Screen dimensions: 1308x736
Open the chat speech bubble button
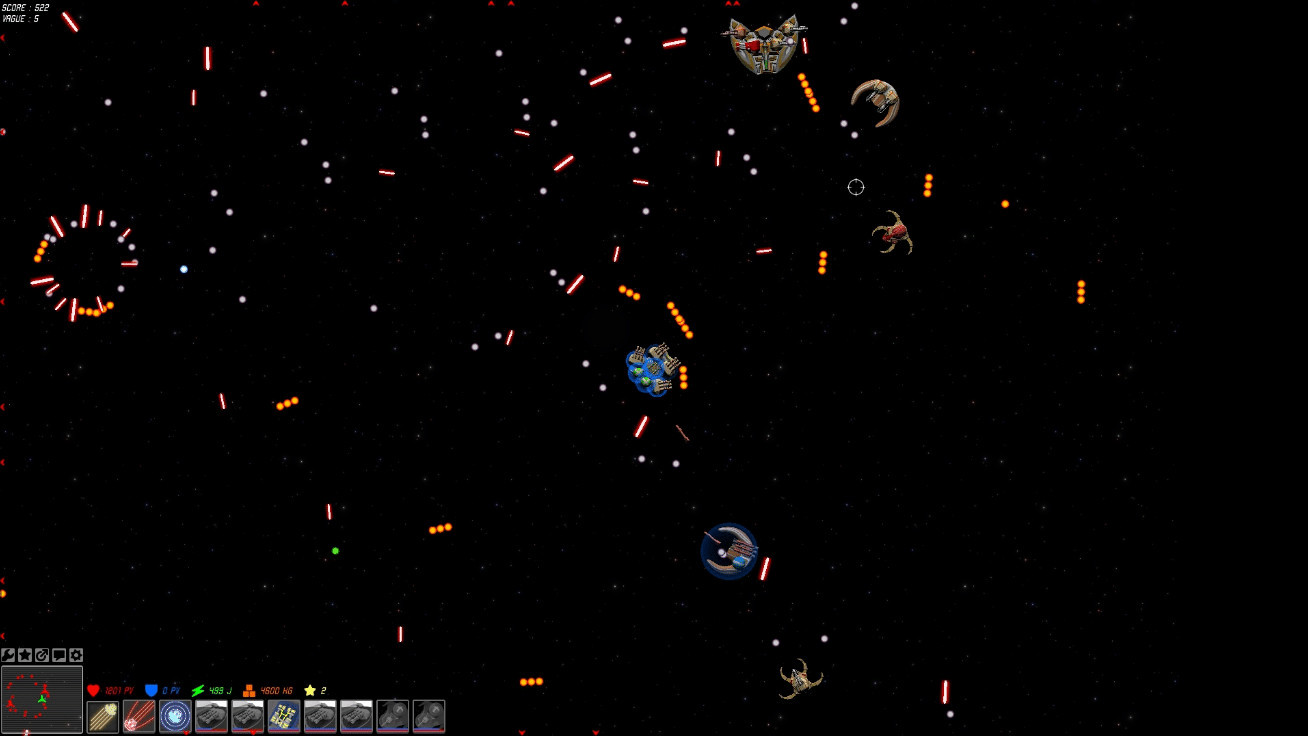(x=59, y=655)
